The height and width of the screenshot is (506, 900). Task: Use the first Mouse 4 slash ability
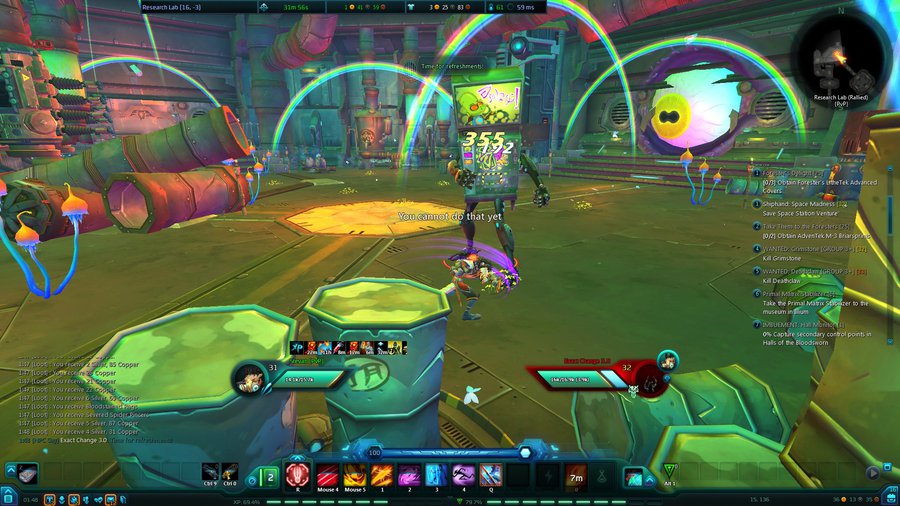[x=326, y=474]
